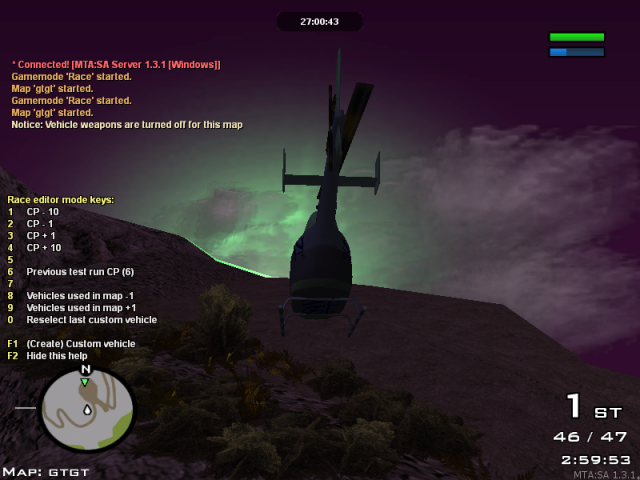Click the circular radar minimap
This screenshot has height=480, width=640.
click(x=87, y=410)
